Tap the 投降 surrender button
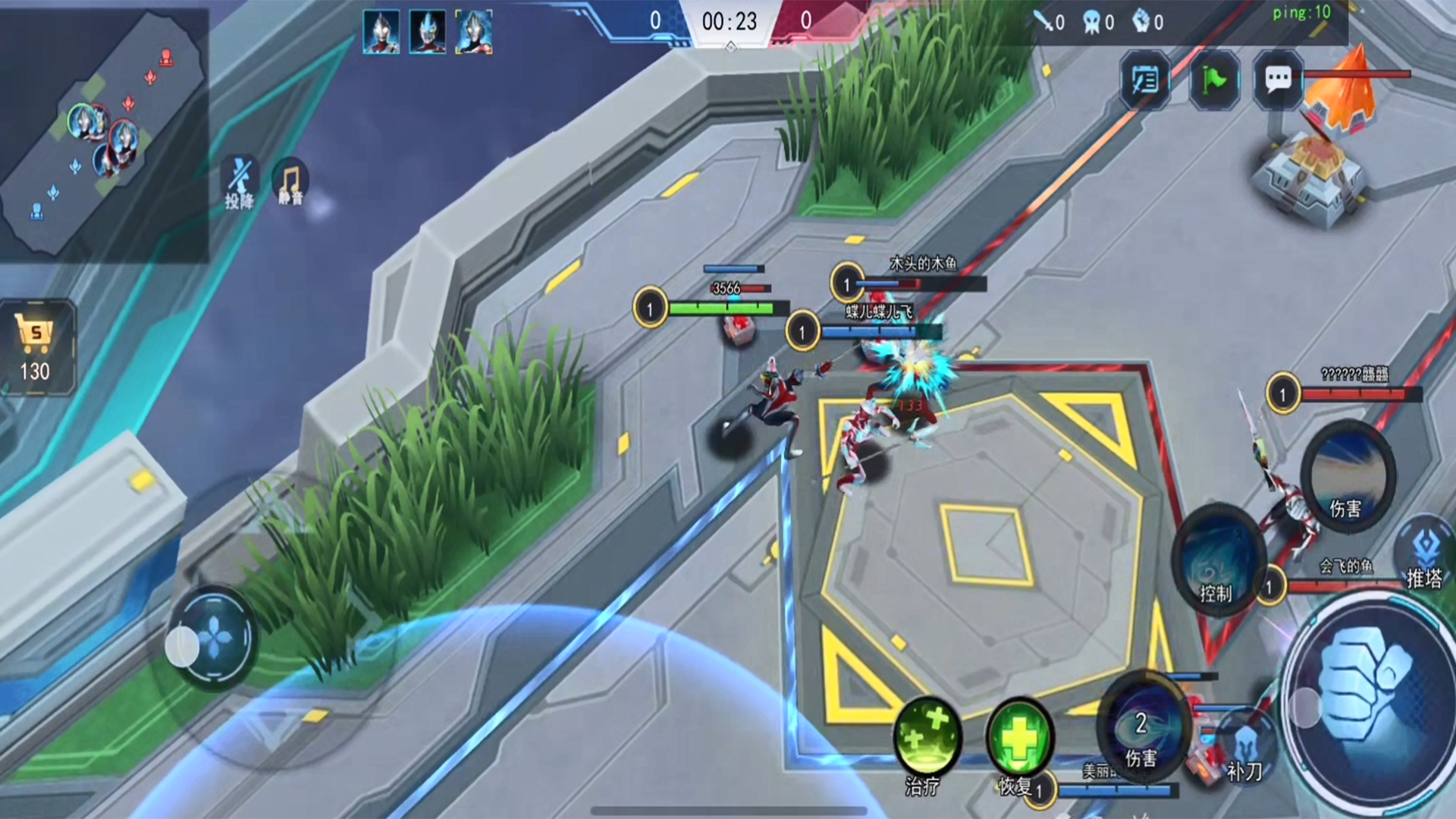Screen dimensions: 1456x819 pyautogui.click(x=240, y=183)
